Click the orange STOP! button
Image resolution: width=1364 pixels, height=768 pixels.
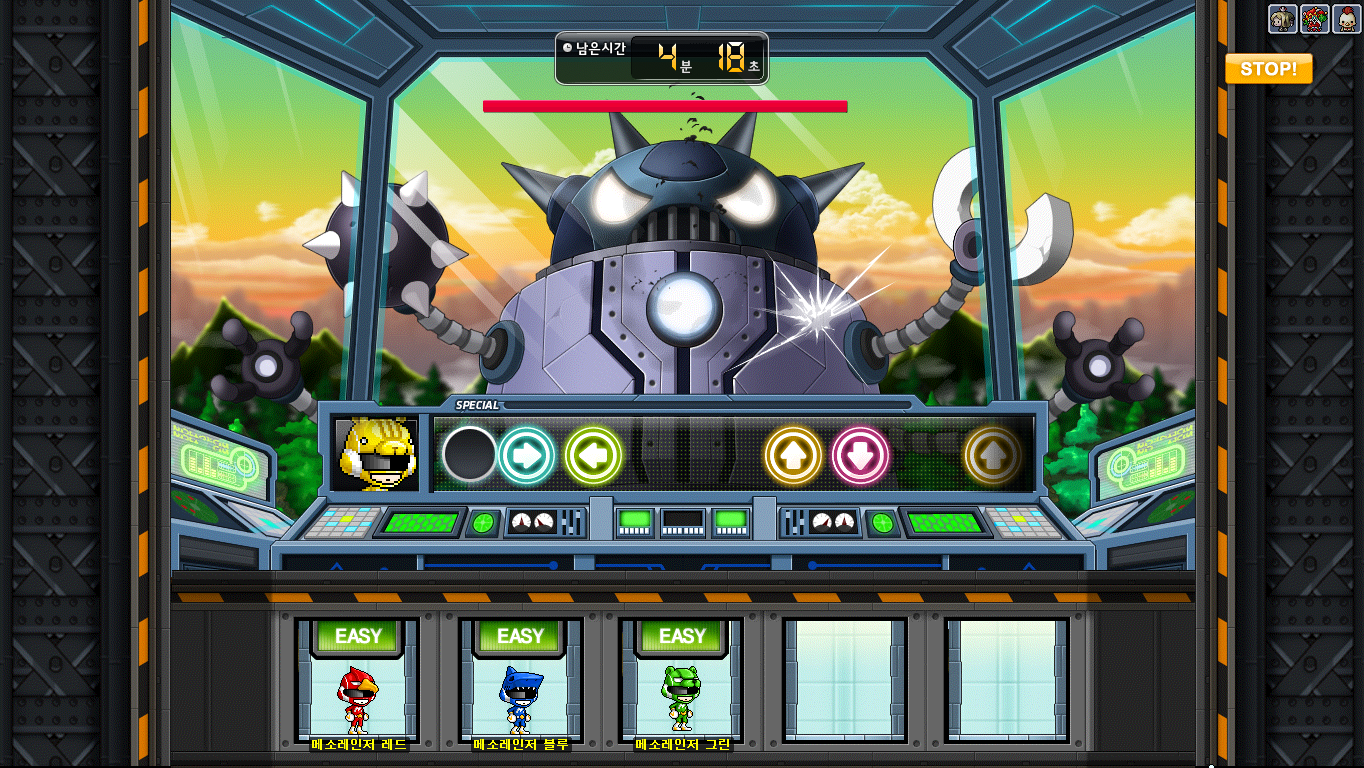point(1268,69)
